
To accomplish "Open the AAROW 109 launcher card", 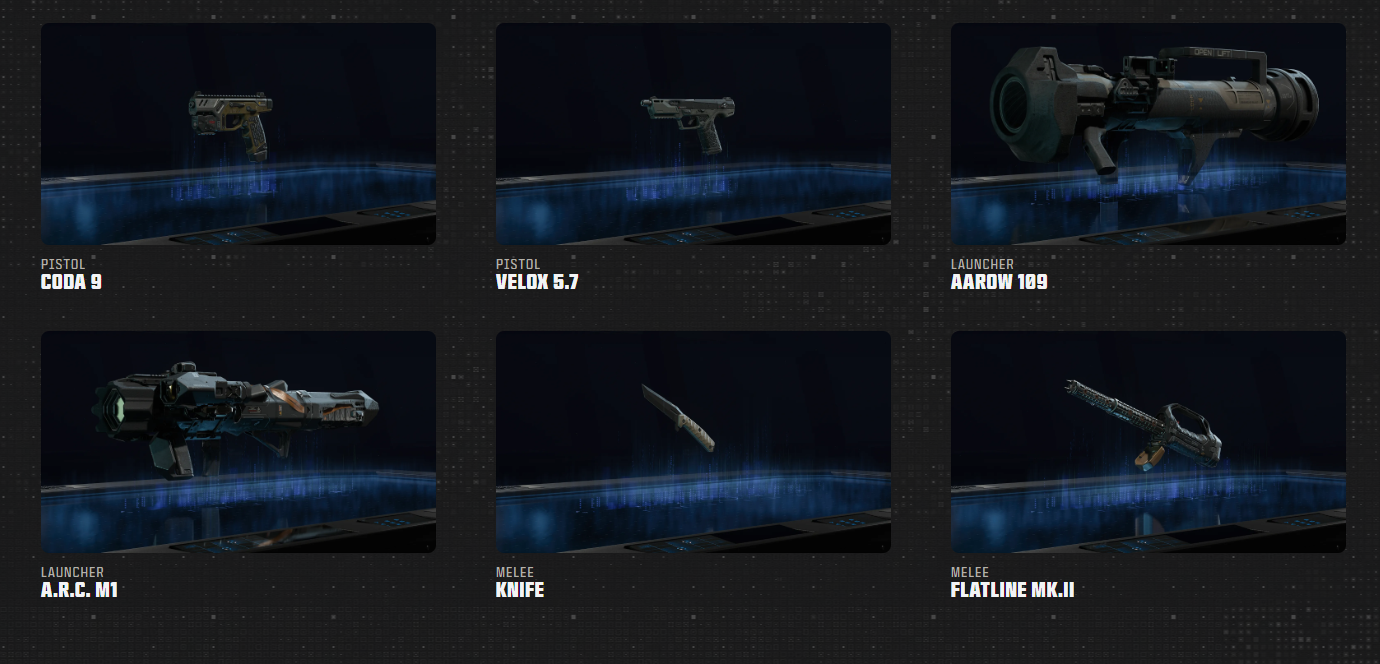I will tap(1148, 134).
